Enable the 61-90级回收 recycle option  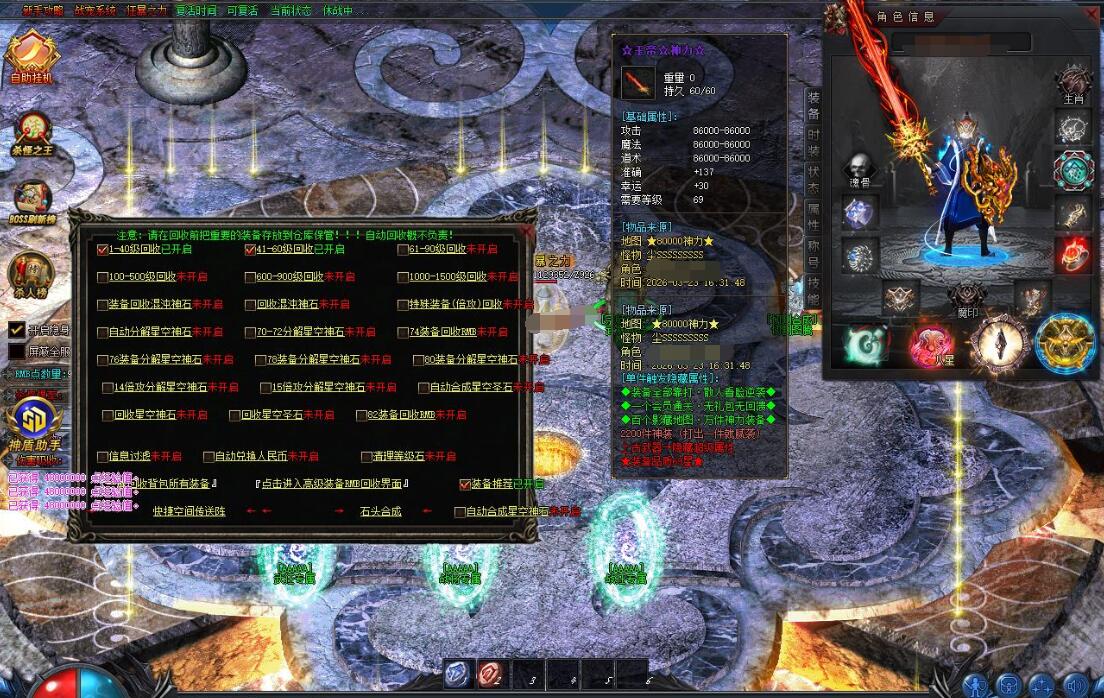[403, 249]
